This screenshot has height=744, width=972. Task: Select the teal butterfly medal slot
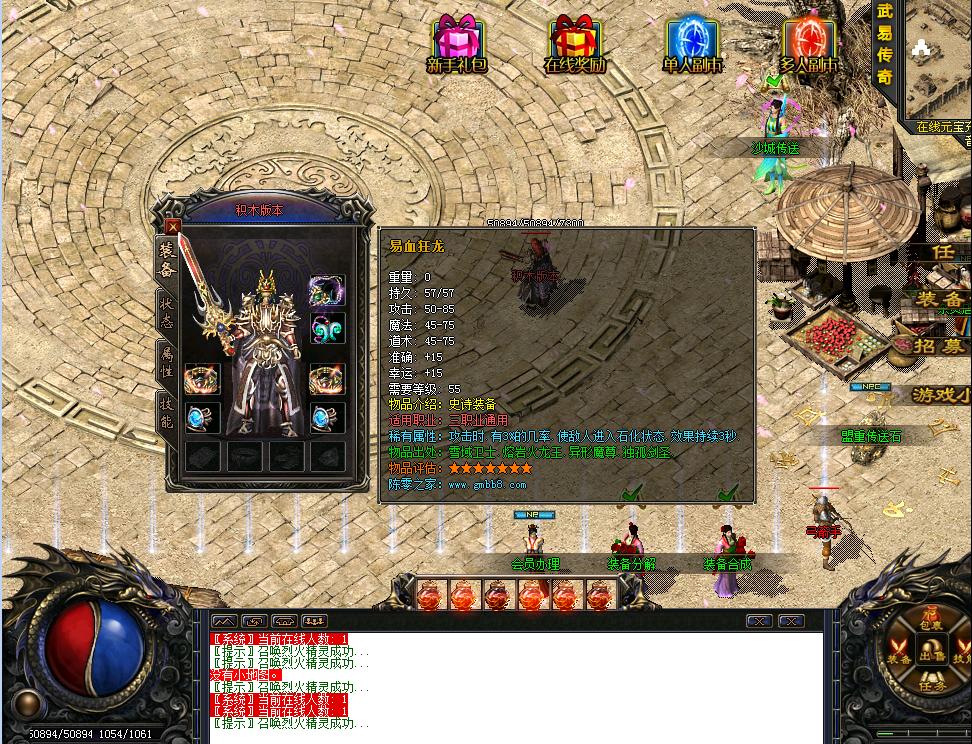click(x=327, y=328)
